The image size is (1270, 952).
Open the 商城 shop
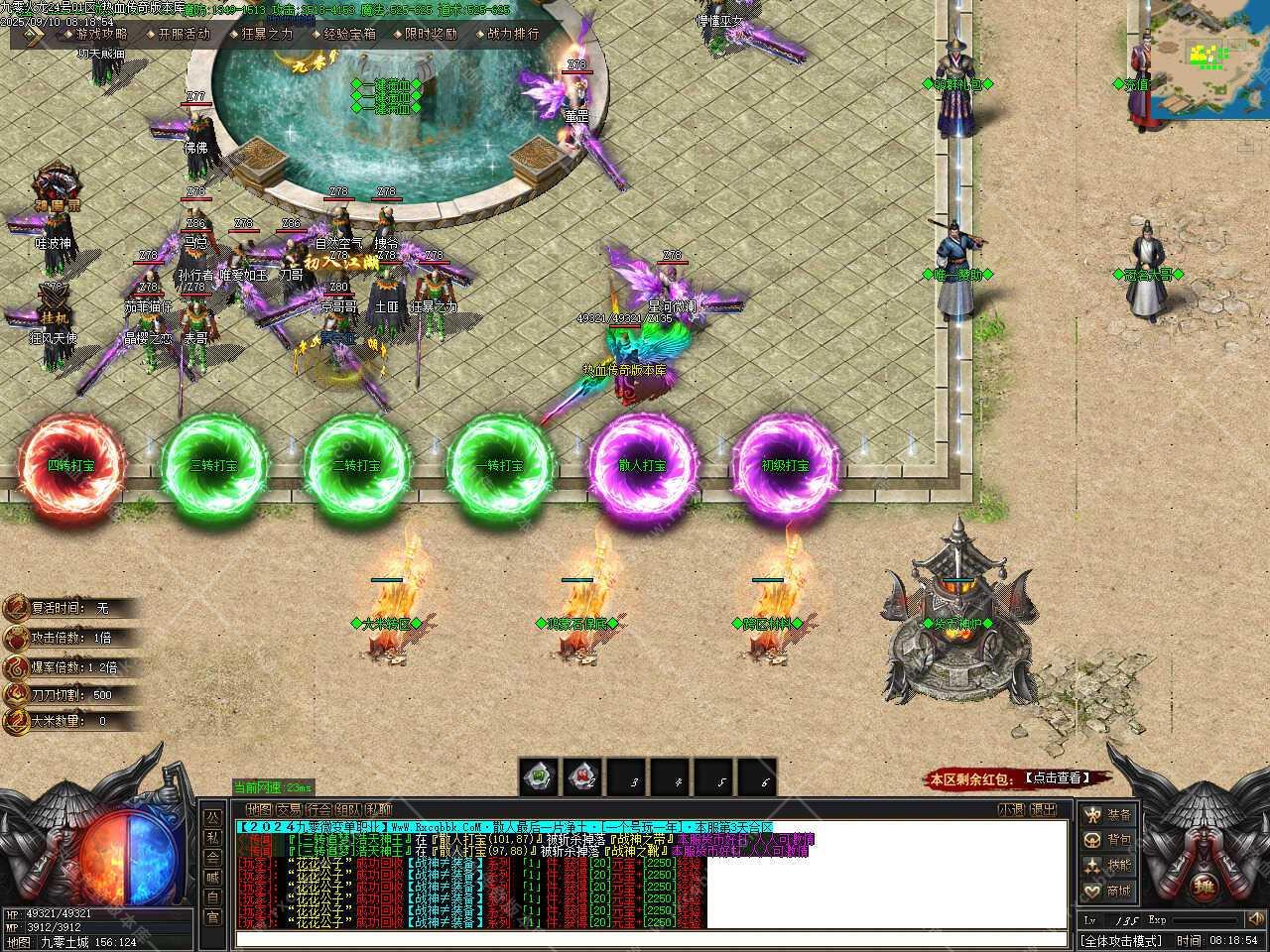(x=1107, y=892)
